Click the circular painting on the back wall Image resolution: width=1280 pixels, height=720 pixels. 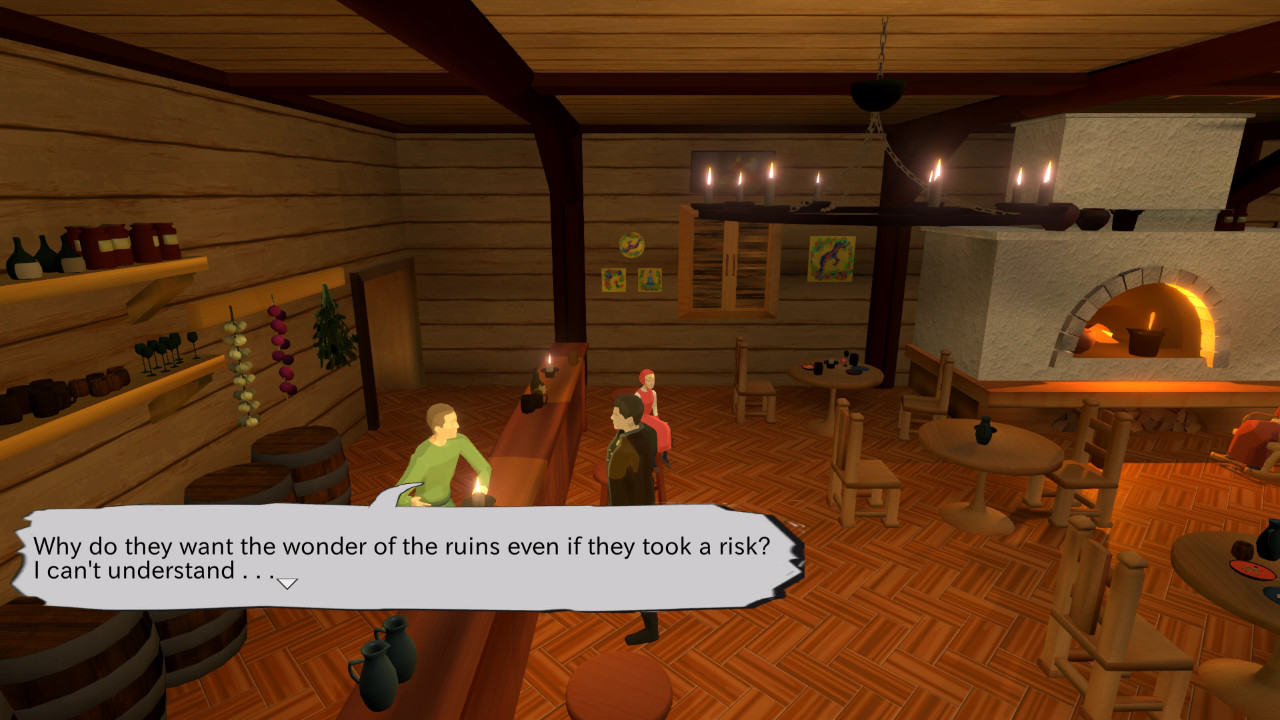(x=632, y=245)
